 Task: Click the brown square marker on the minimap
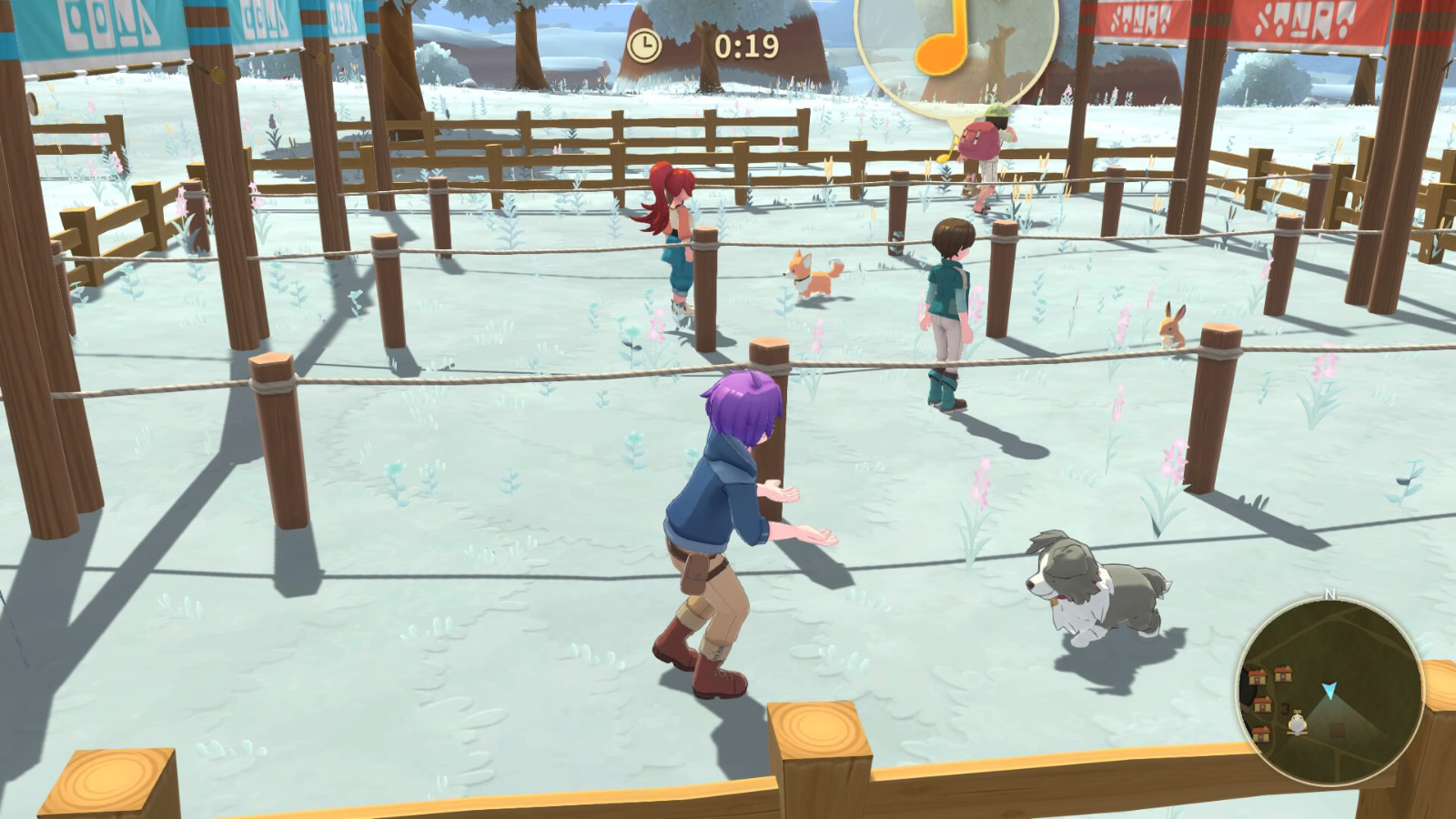pyautogui.click(x=1336, y=729)
